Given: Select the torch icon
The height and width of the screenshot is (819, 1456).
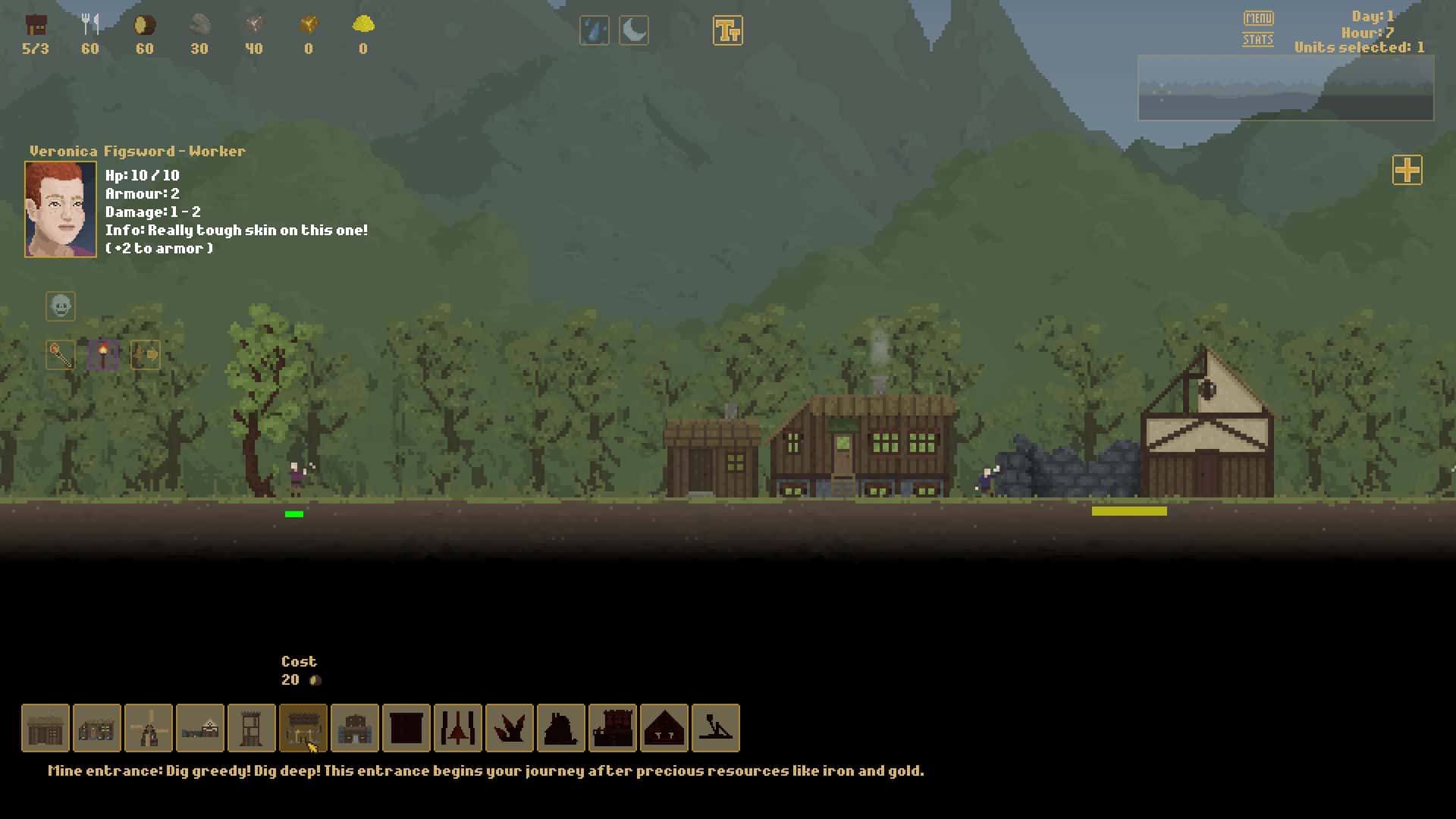Looking at the screenshot, I should 103,354.
